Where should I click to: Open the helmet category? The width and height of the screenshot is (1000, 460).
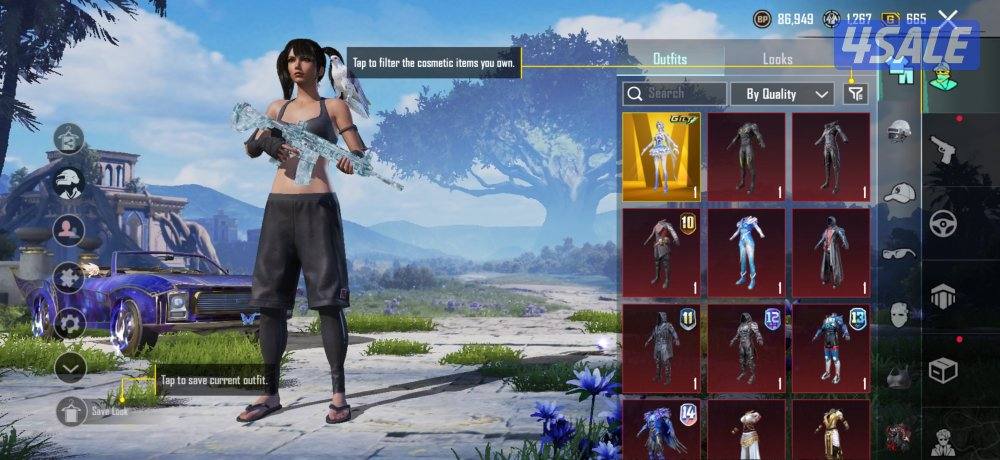(x=900, y=130)
